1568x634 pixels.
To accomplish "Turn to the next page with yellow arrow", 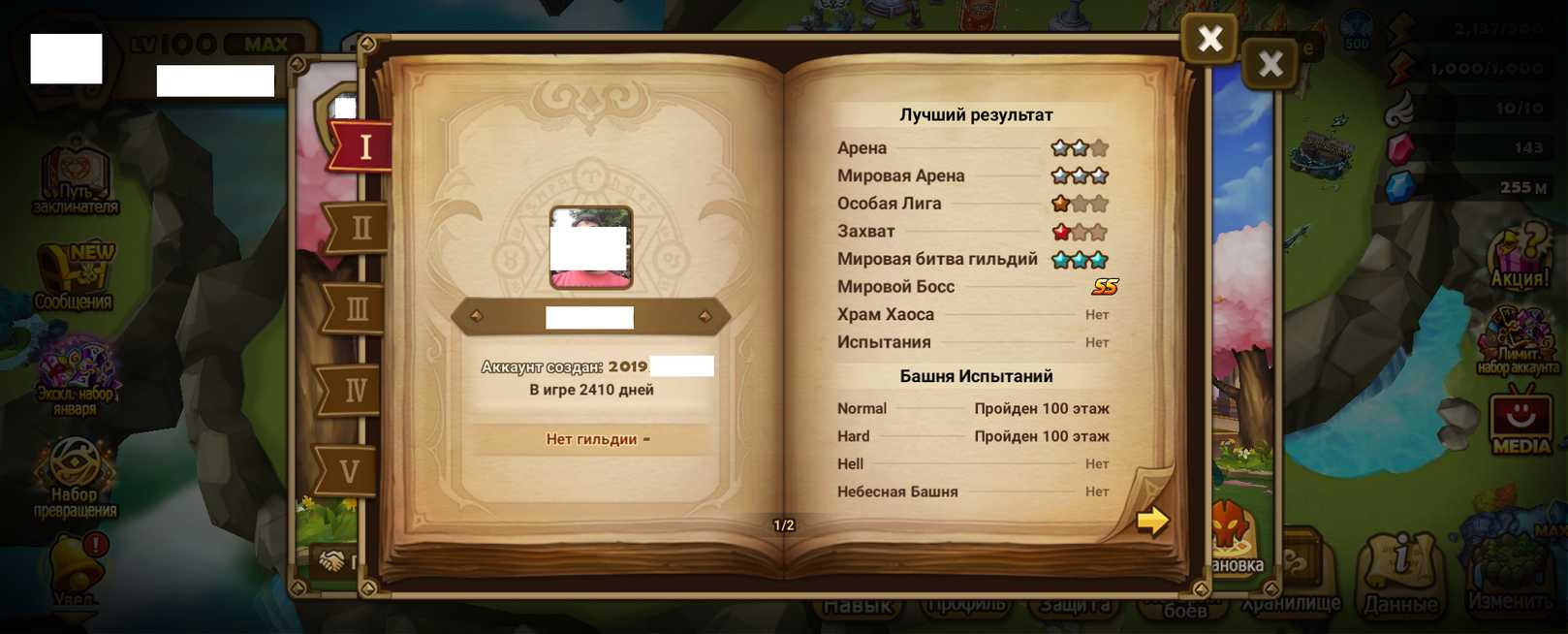I will pos(1152,521).
